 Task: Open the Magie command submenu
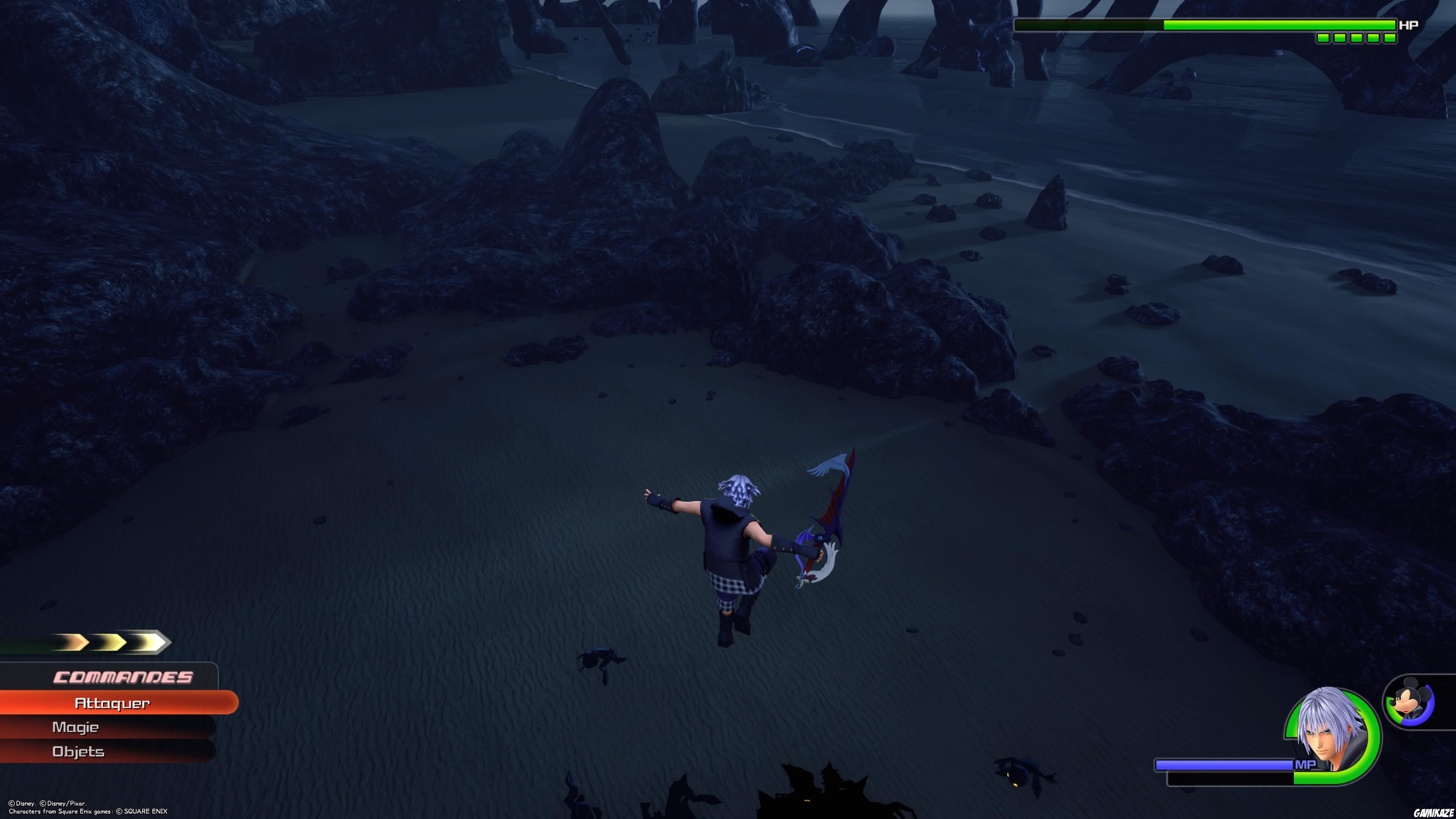click(76, 728)
